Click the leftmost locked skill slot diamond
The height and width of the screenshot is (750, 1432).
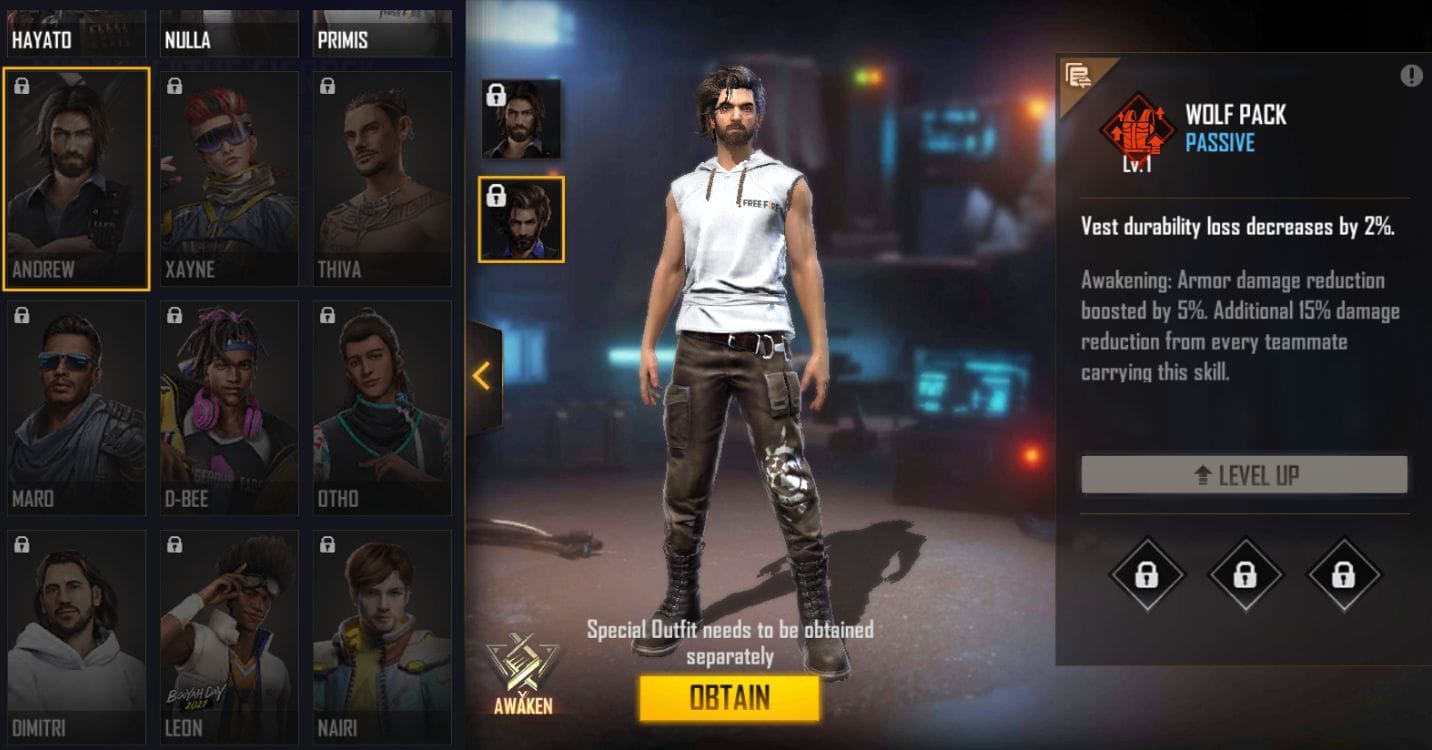(1146, 574)
